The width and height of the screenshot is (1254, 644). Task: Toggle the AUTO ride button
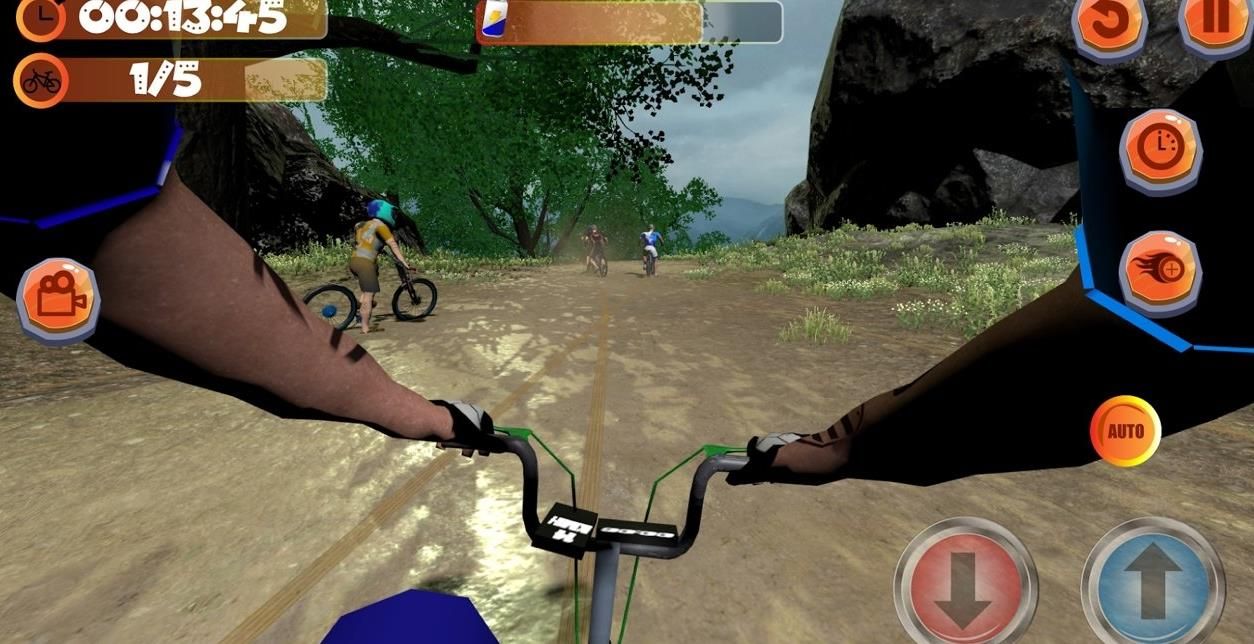[x=1125, y=431]
